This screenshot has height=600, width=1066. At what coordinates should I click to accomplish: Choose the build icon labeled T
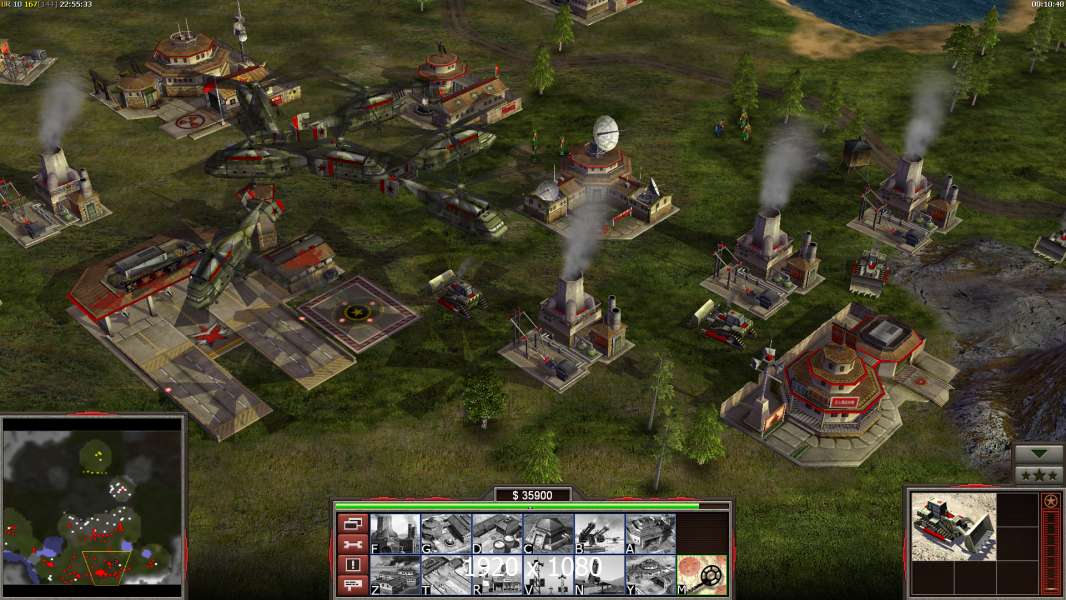click(446, 575)
